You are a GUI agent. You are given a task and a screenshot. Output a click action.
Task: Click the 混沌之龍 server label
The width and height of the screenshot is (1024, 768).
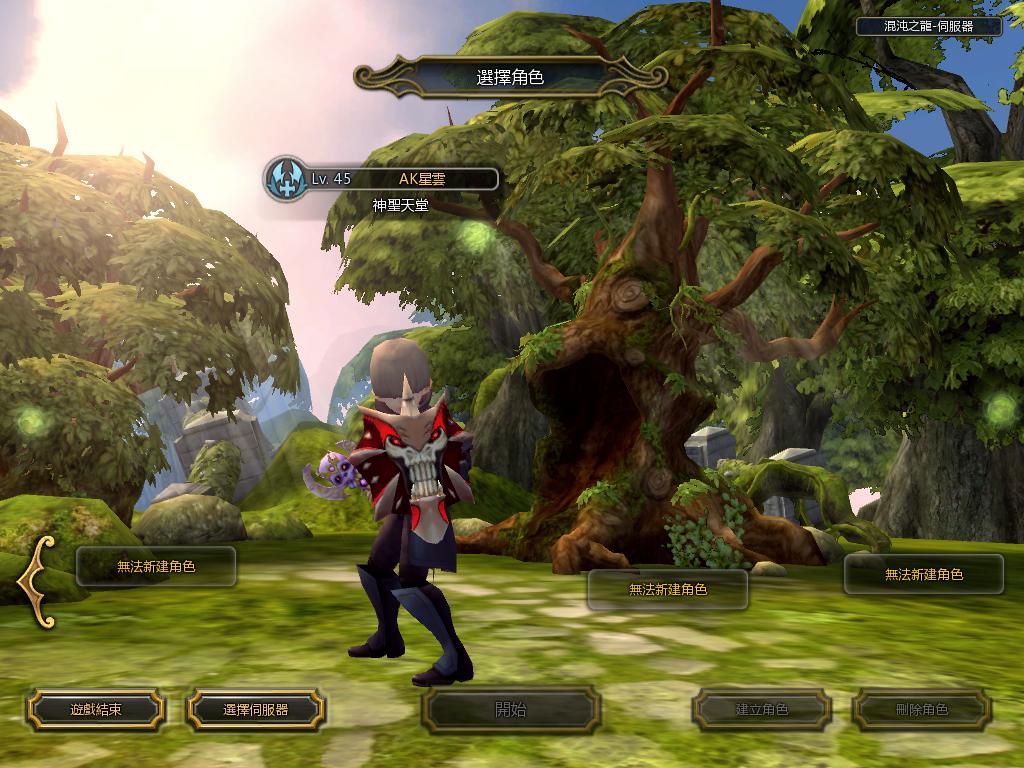[929, 27]
